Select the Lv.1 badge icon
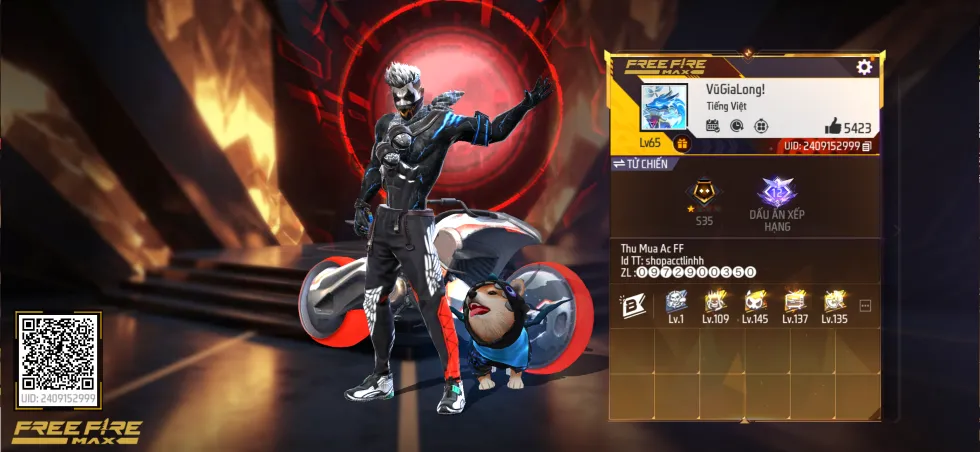Image resolution: width=980 pixels, height=452 pixels. (676, 302)
